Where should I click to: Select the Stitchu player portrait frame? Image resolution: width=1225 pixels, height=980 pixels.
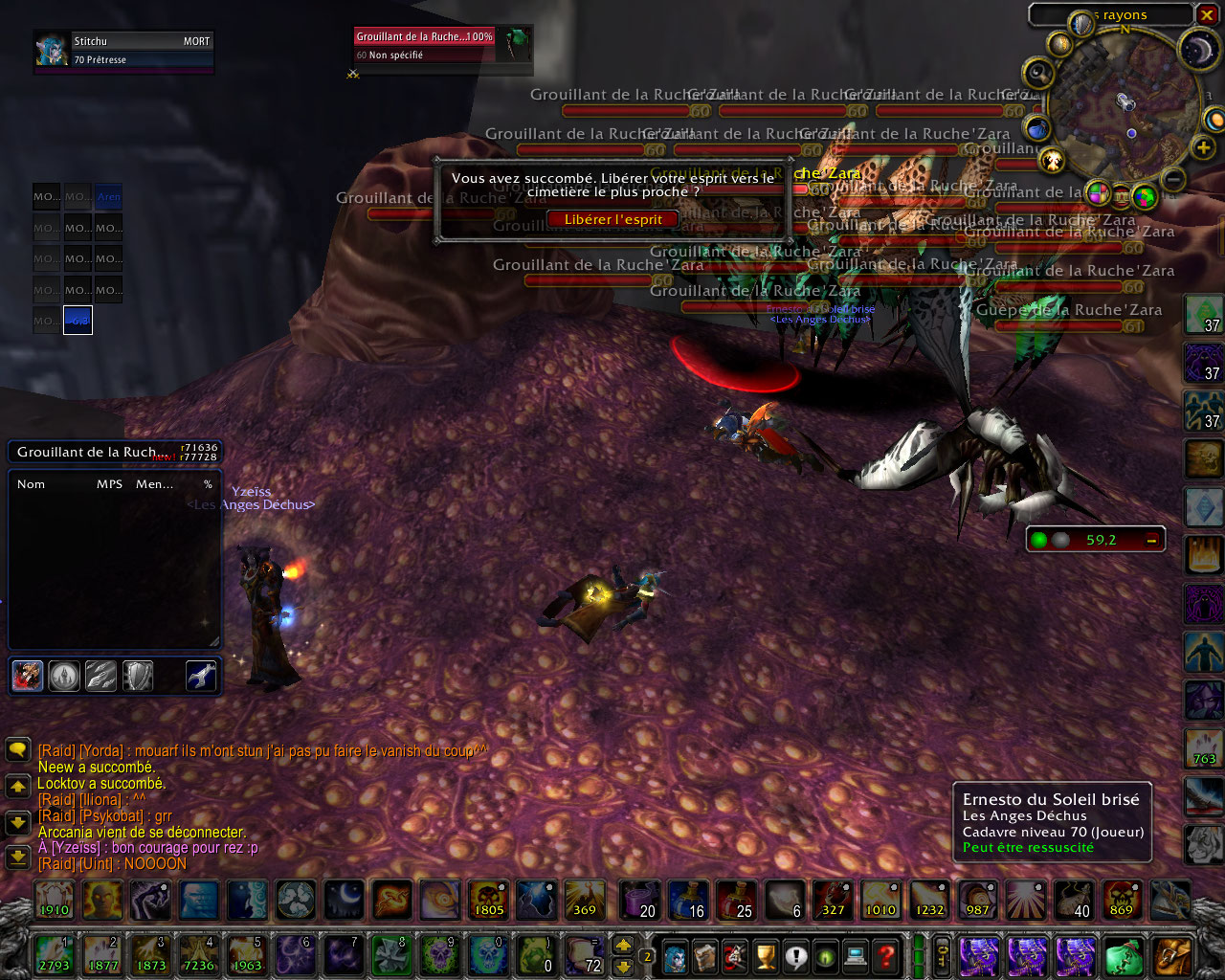(124, 51)
